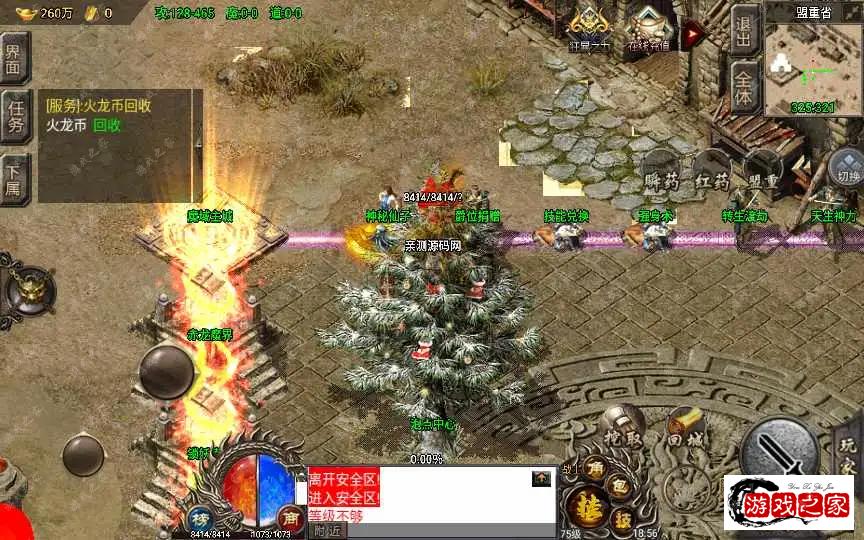Click the green 回收 link in quest tracker

click(107, 126)
